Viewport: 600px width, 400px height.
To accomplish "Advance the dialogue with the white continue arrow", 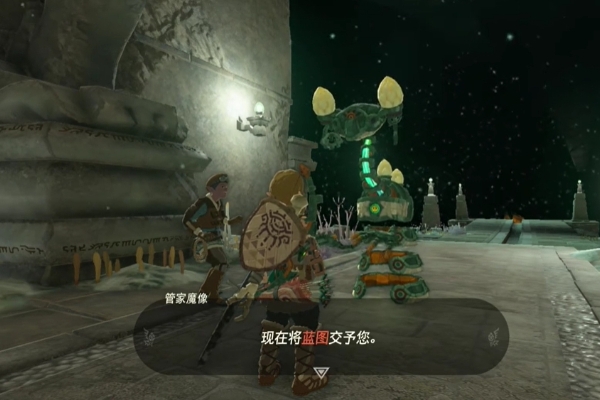I will pyautogui.click(x=319, y=372).
